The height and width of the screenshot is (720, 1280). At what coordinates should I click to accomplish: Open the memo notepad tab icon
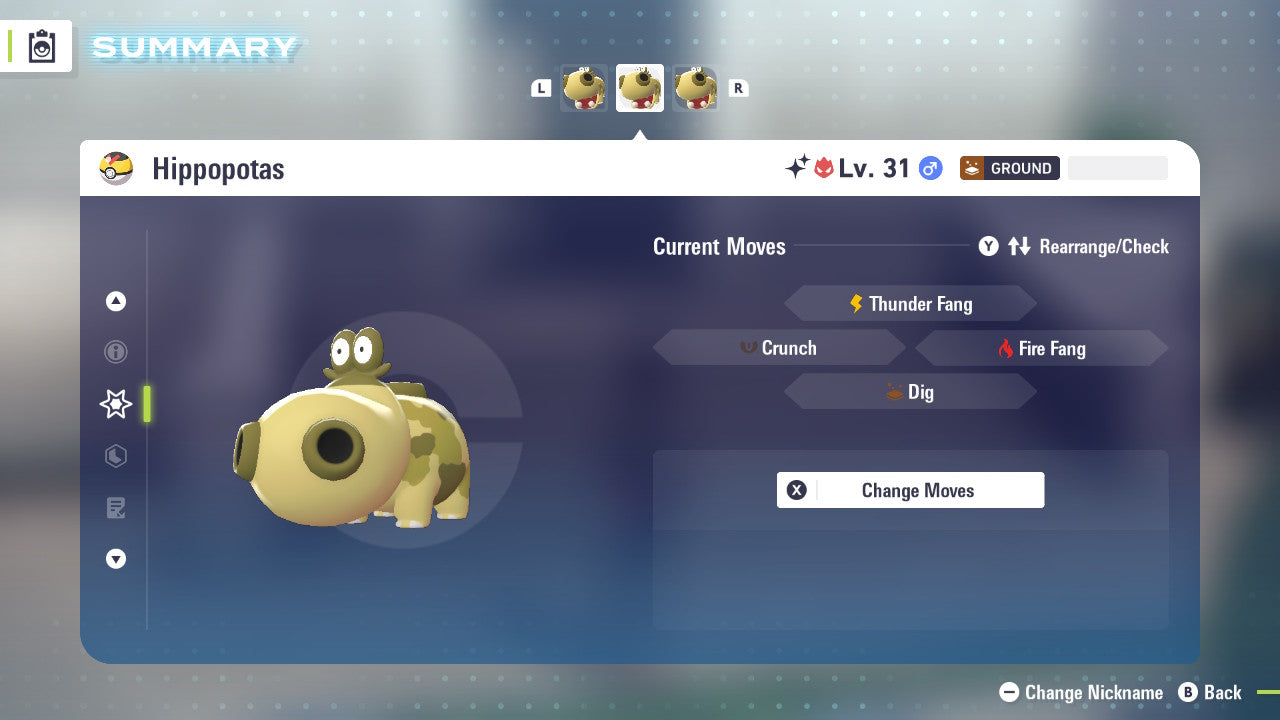pos(116,508)
